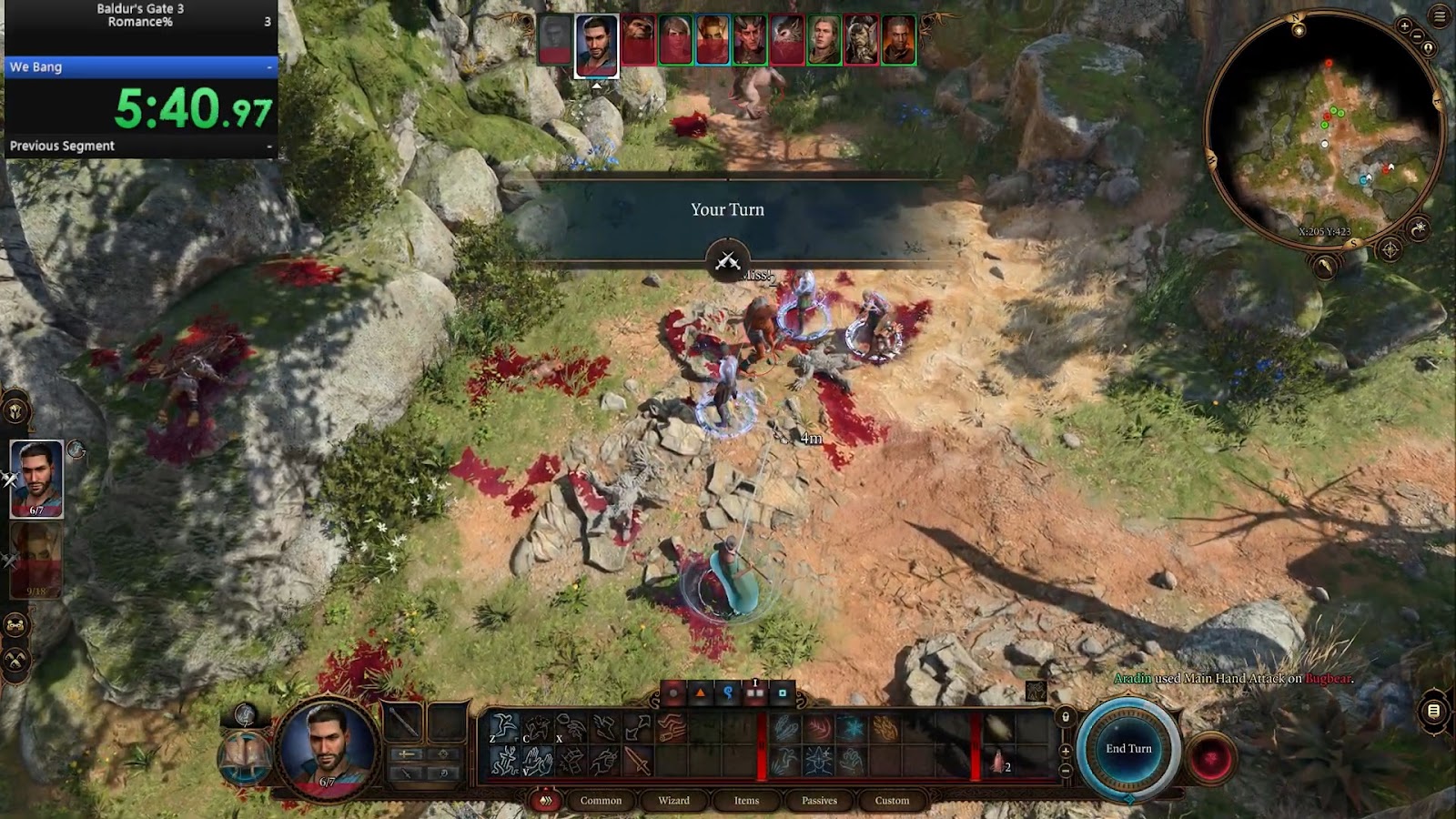
Task: Select the healing potion item slot in hotbar
Action: 997,761
